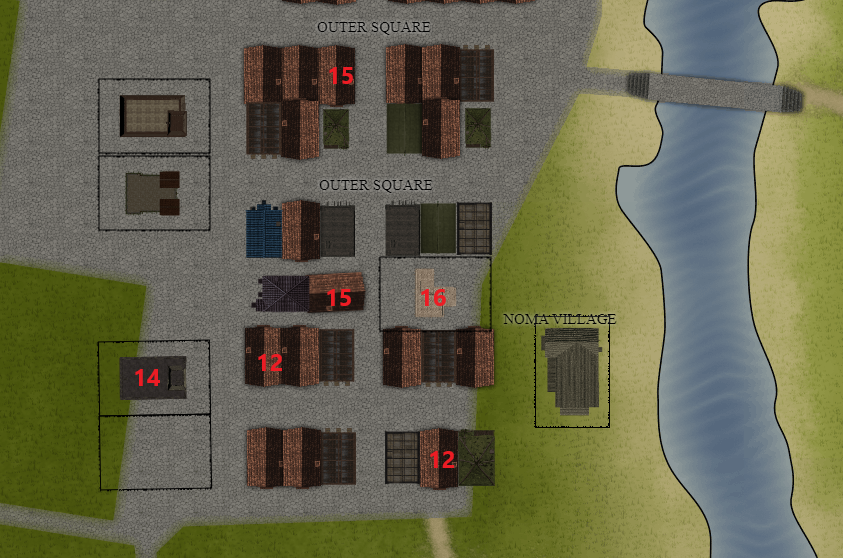
Task: Select the map marker numbered 16
Action: [x=433, y=297]
